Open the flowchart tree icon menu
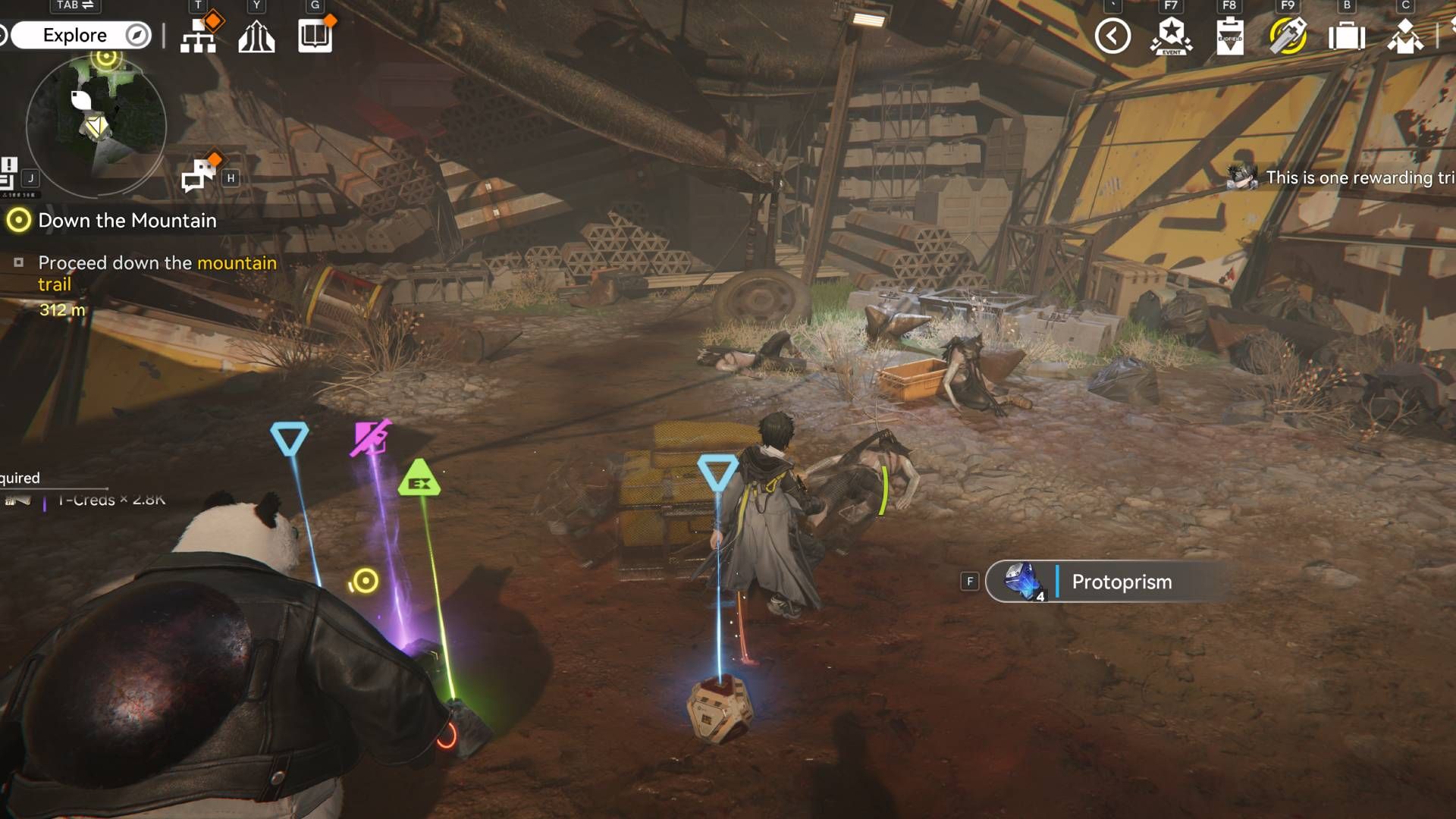Viewport: 1456px width, 819px height. (x=199, y=36)
